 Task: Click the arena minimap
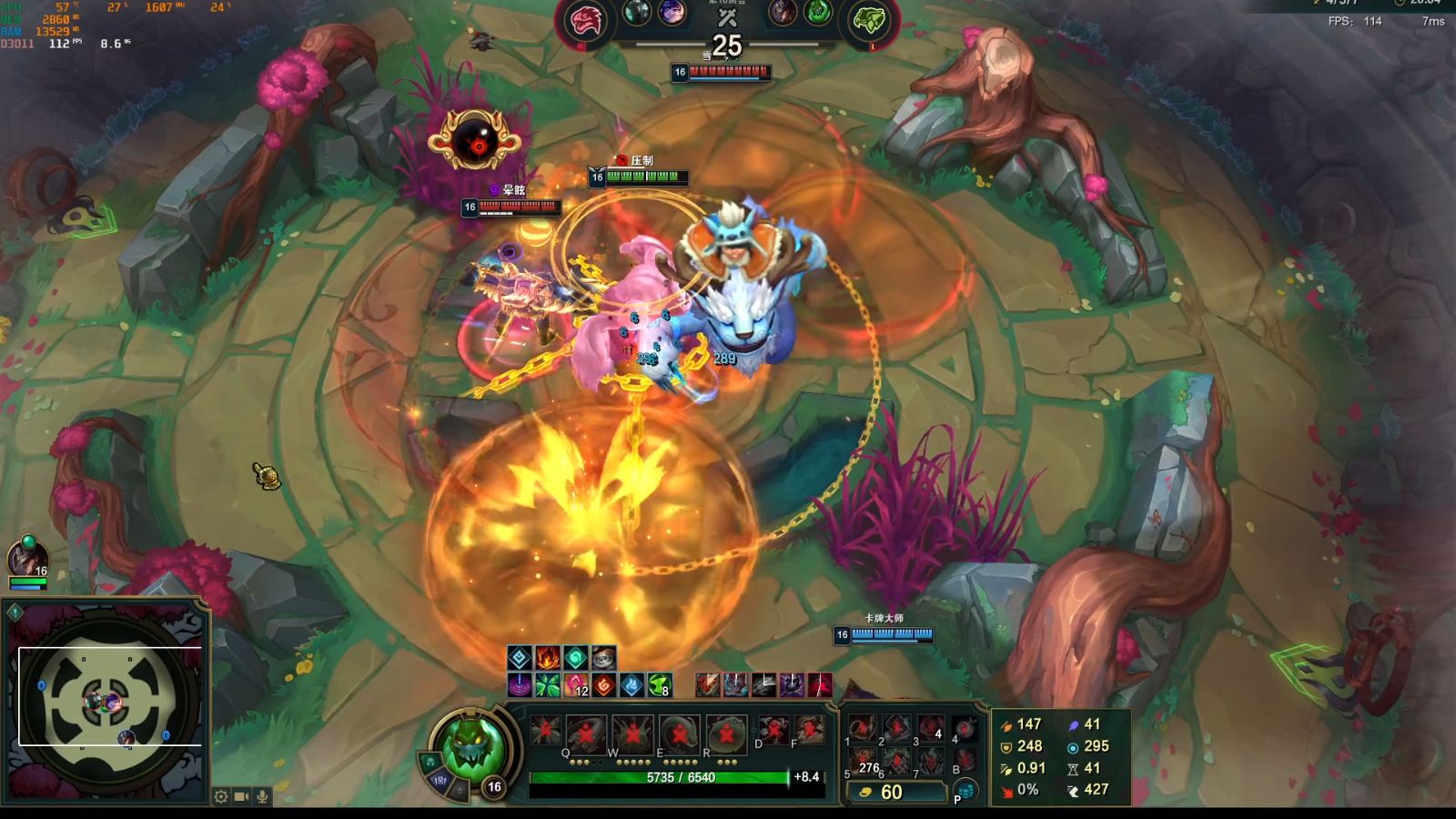(107, 697)
